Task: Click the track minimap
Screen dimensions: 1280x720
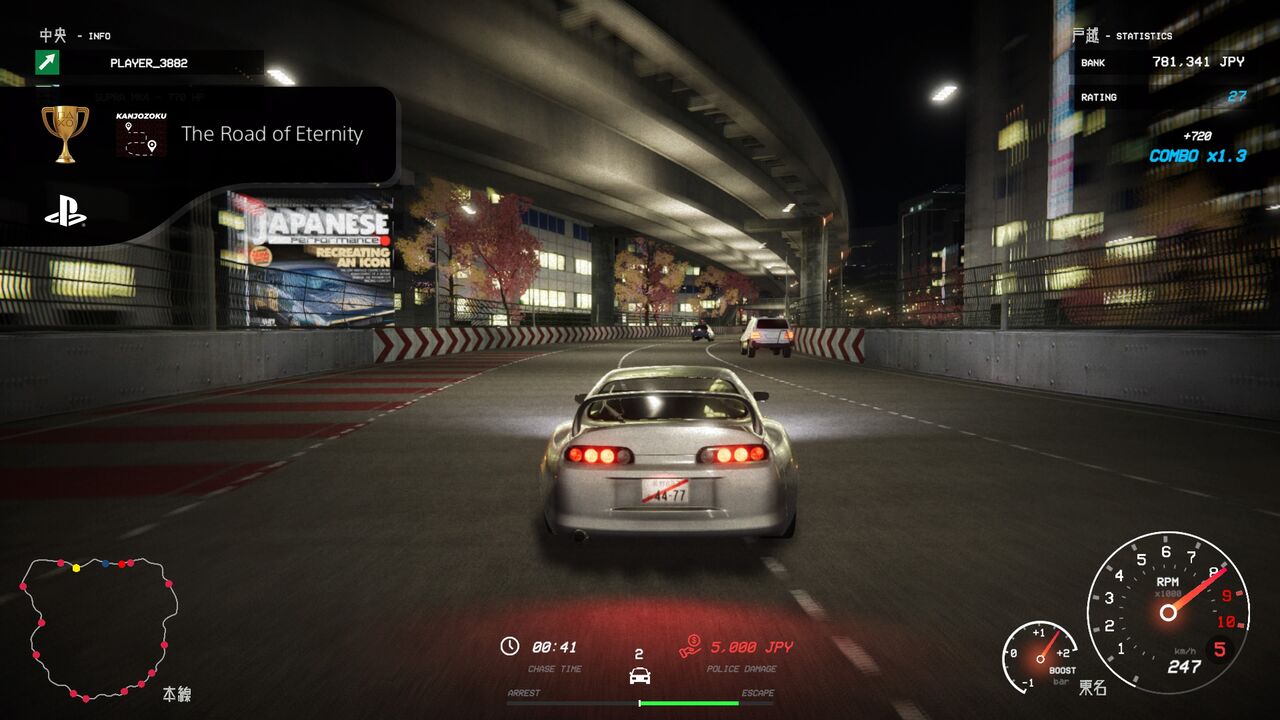Action: 99,628
